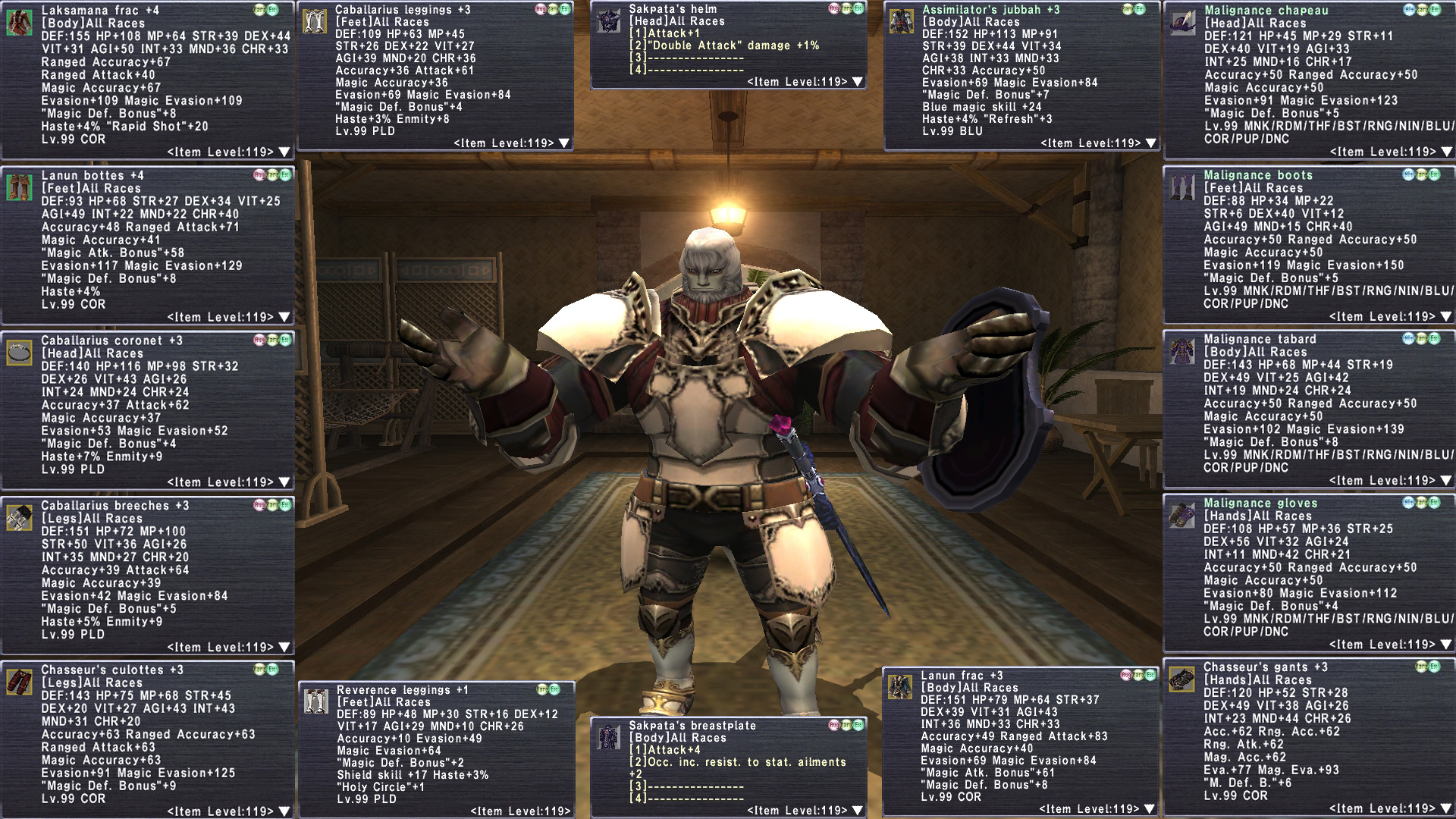Expand the Malignance tabard item level arrow
The height and width of the screenshot is (819, 1456).
point(1445,481)
